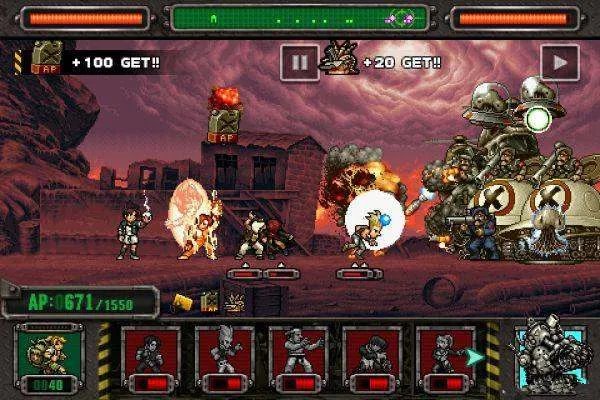The image size is (600, 400).
Task: Launch the Metal Slug tank attack
Action: tap(547, 357)
